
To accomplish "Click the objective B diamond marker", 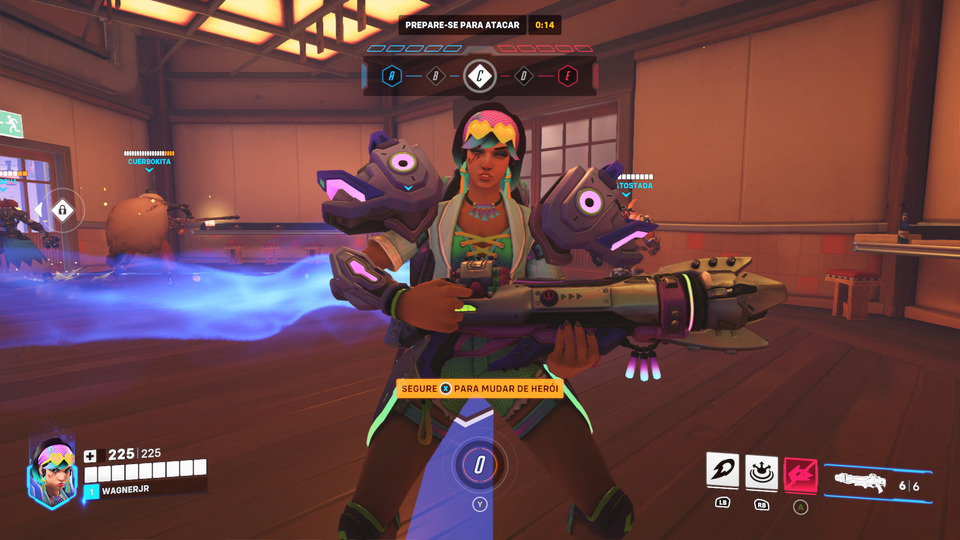I will pos(436,75).
